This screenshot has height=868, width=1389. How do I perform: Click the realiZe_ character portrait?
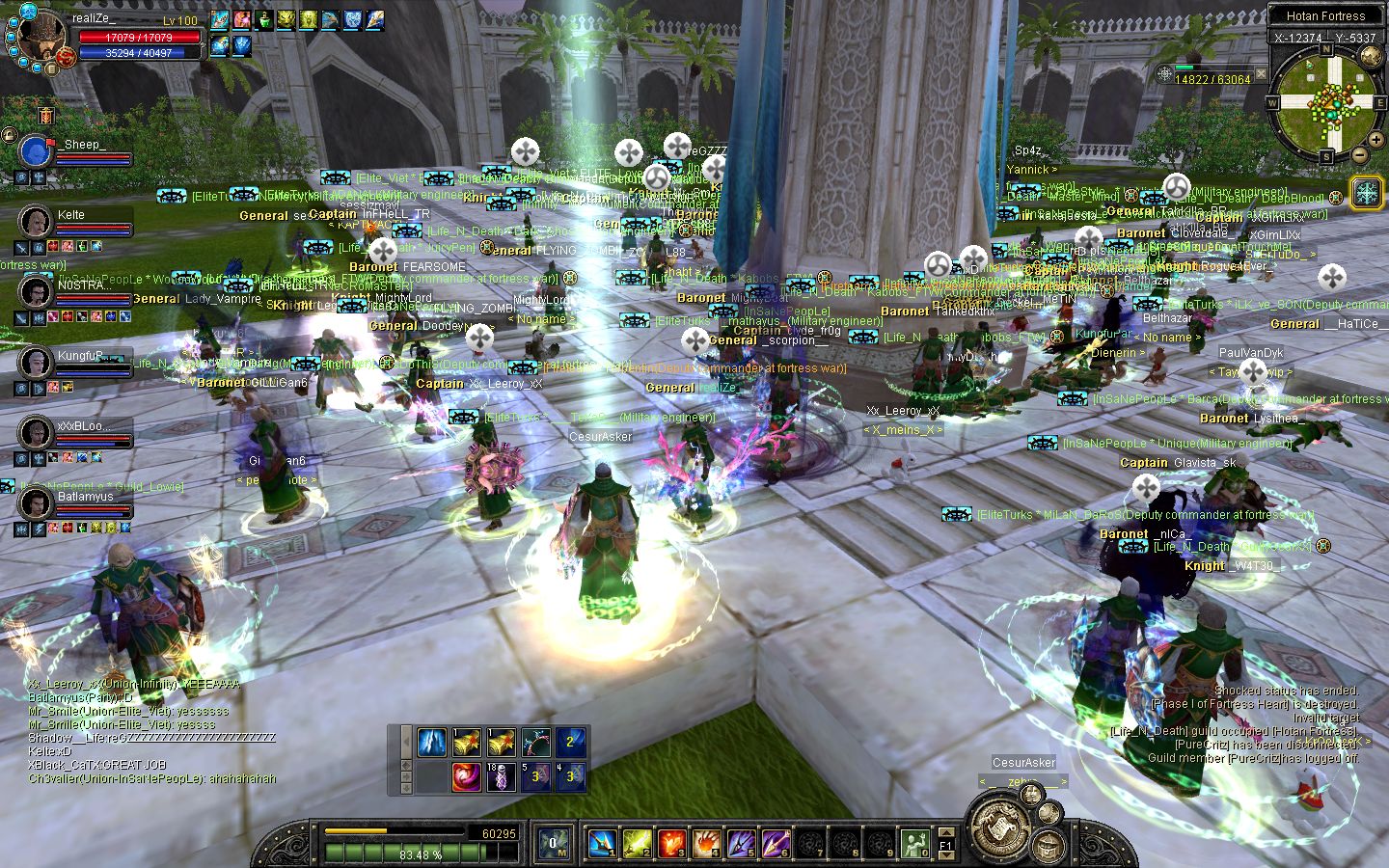click(41, 37)
